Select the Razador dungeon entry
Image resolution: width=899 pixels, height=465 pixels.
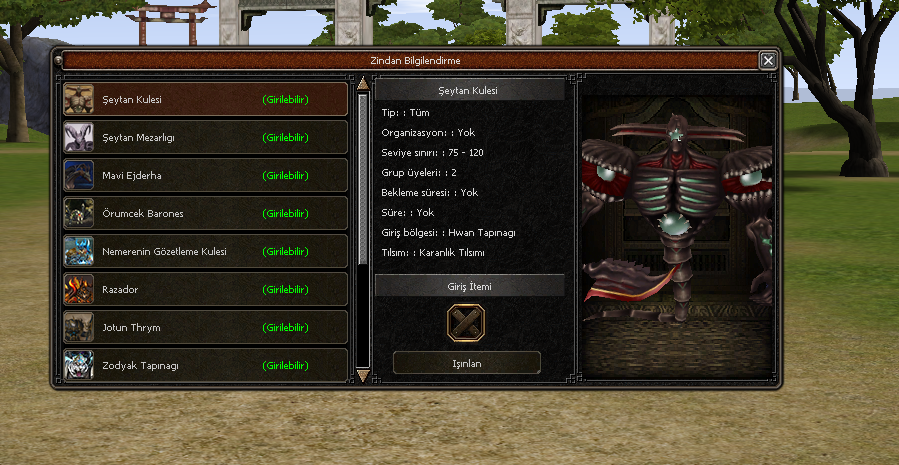tap(205, 289)
